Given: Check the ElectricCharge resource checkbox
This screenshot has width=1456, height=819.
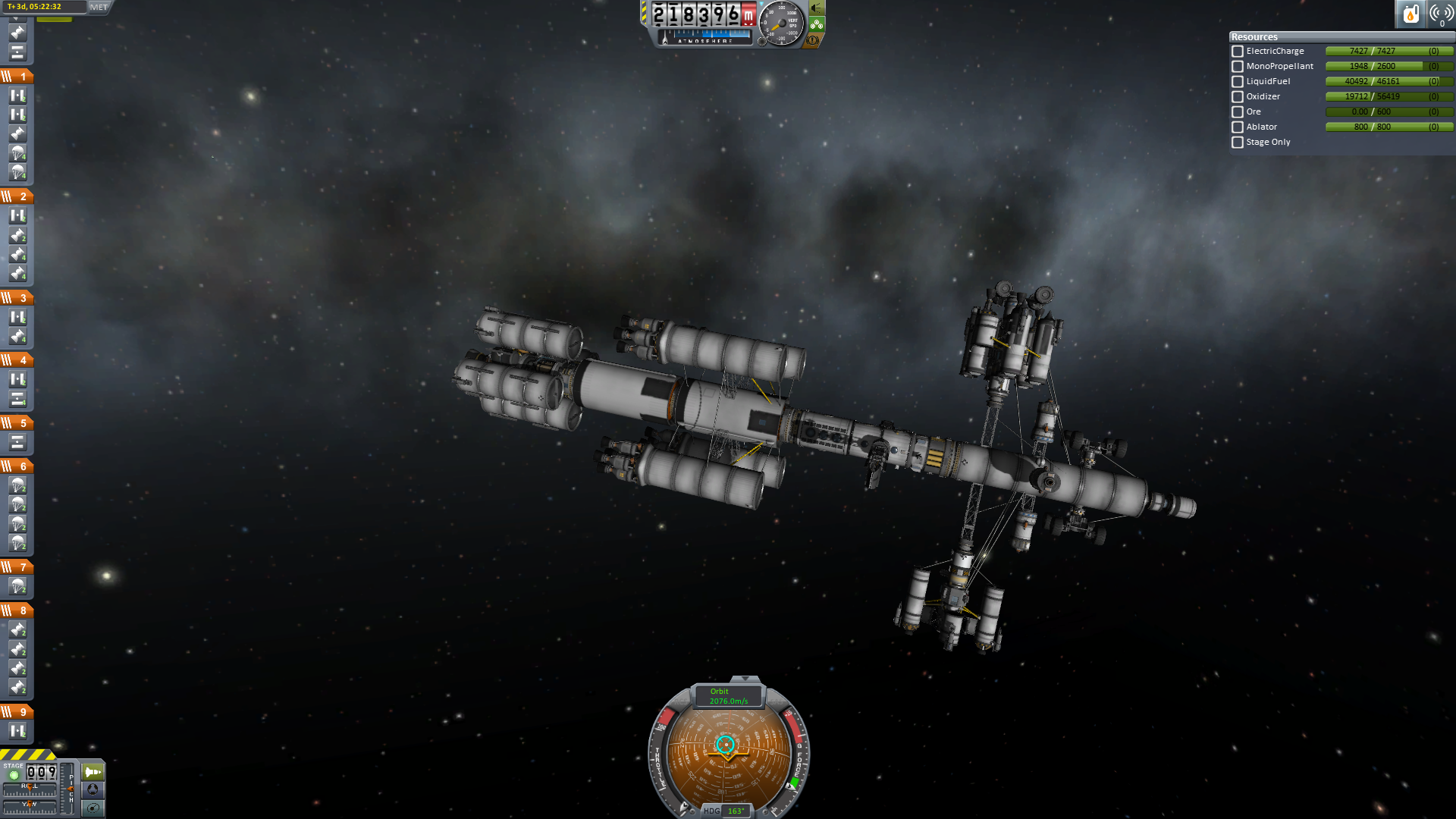Looking at the screenshot, I should click(x=1238, y=52).
